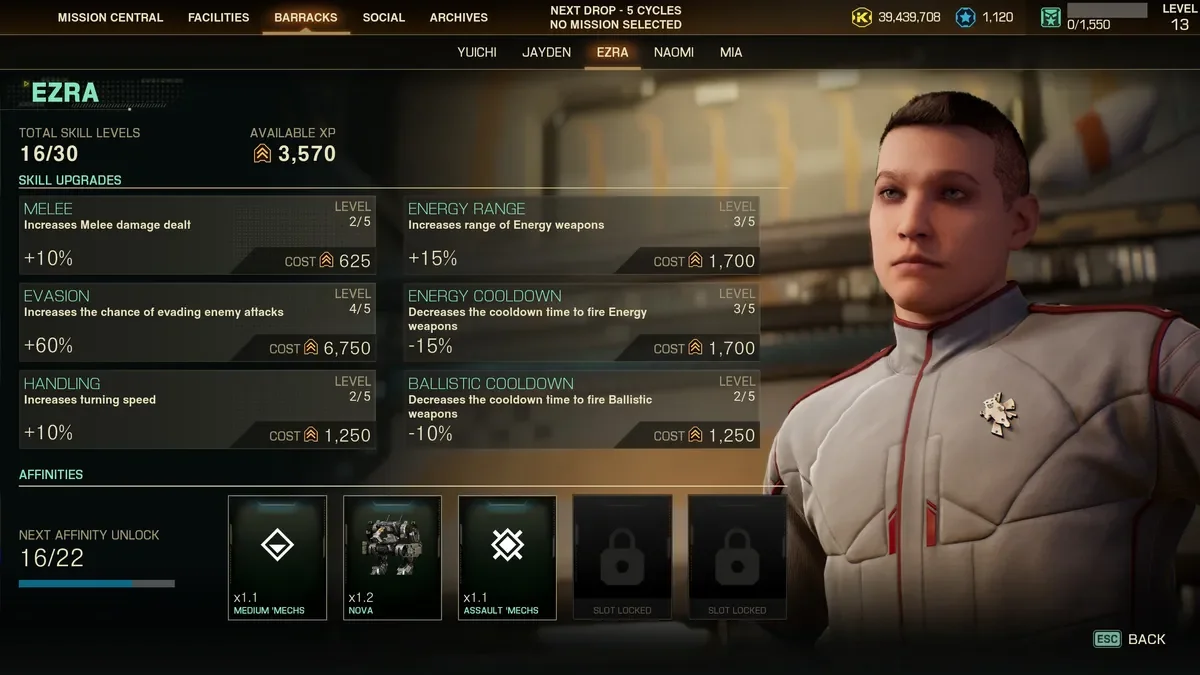Upgrade the Melee skill
The width and height of the screenshot is (1200, 675).
[198, 236]
